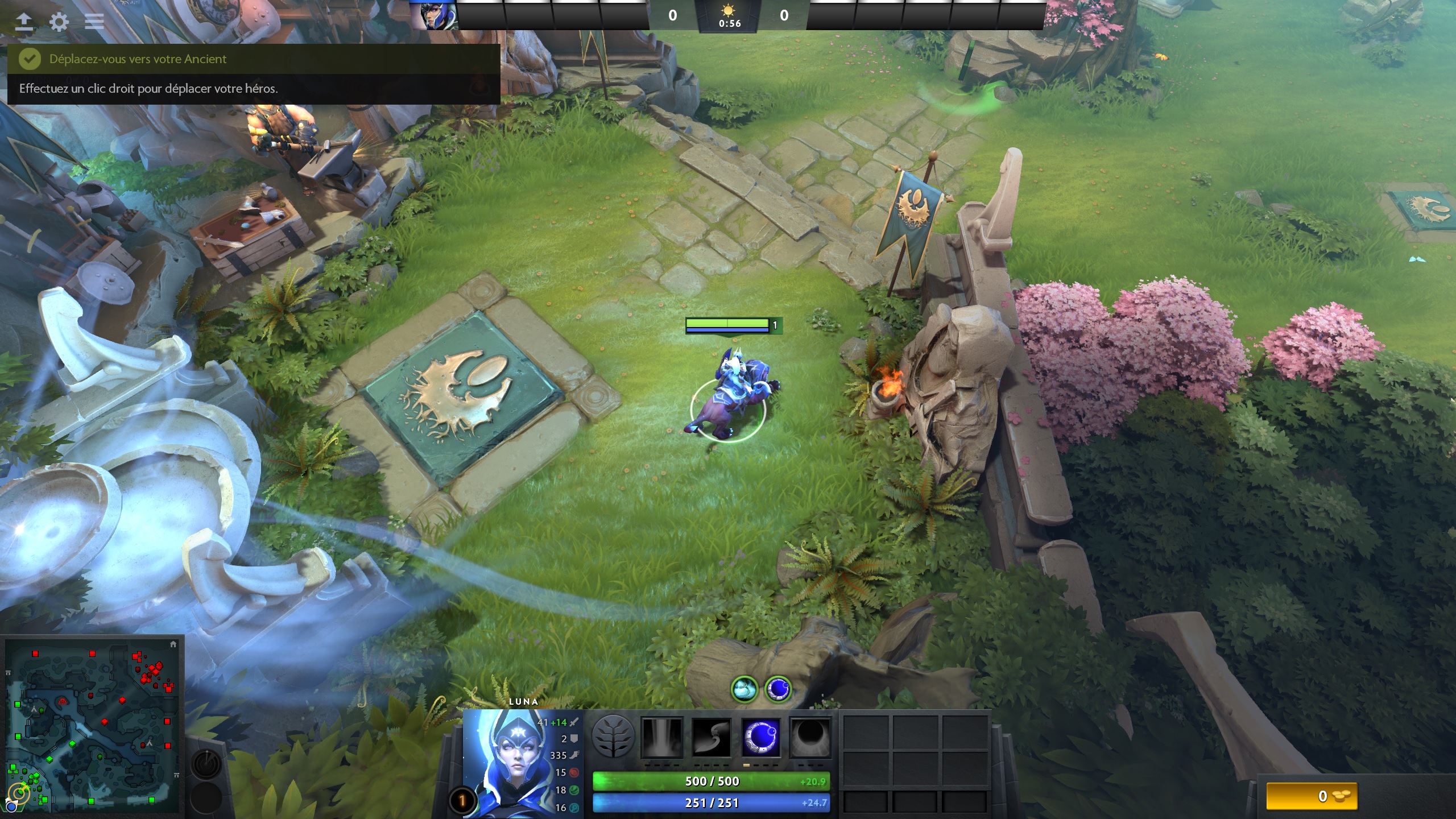Screen dimensions: 1456x819
Task: Open the shop via the gold button
Action: 1312,796
